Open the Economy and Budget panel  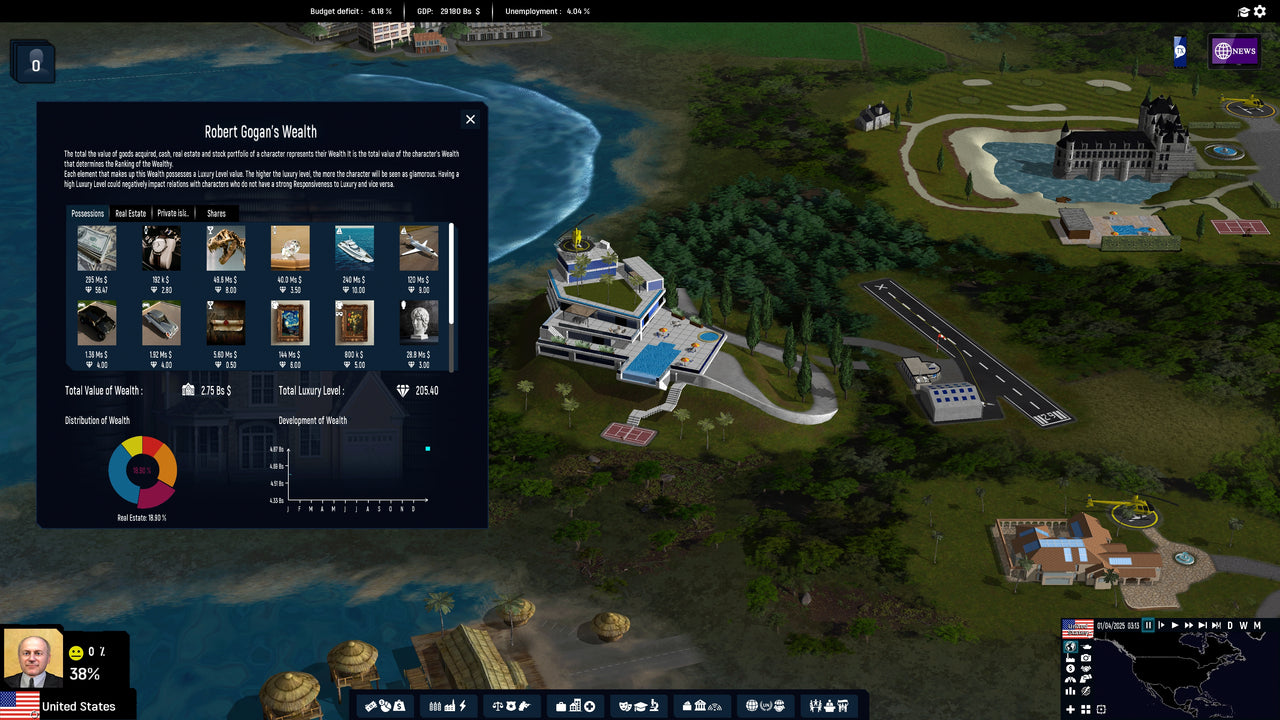pos(384,705)
